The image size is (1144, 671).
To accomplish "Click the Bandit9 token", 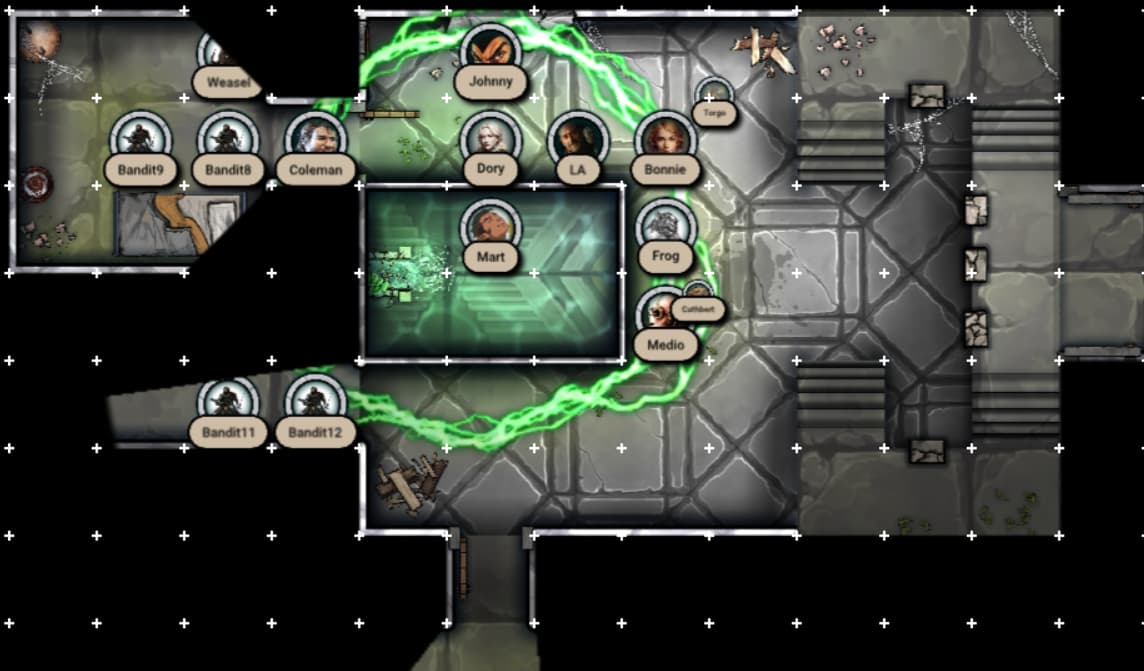I will click(x=141, y=138).
